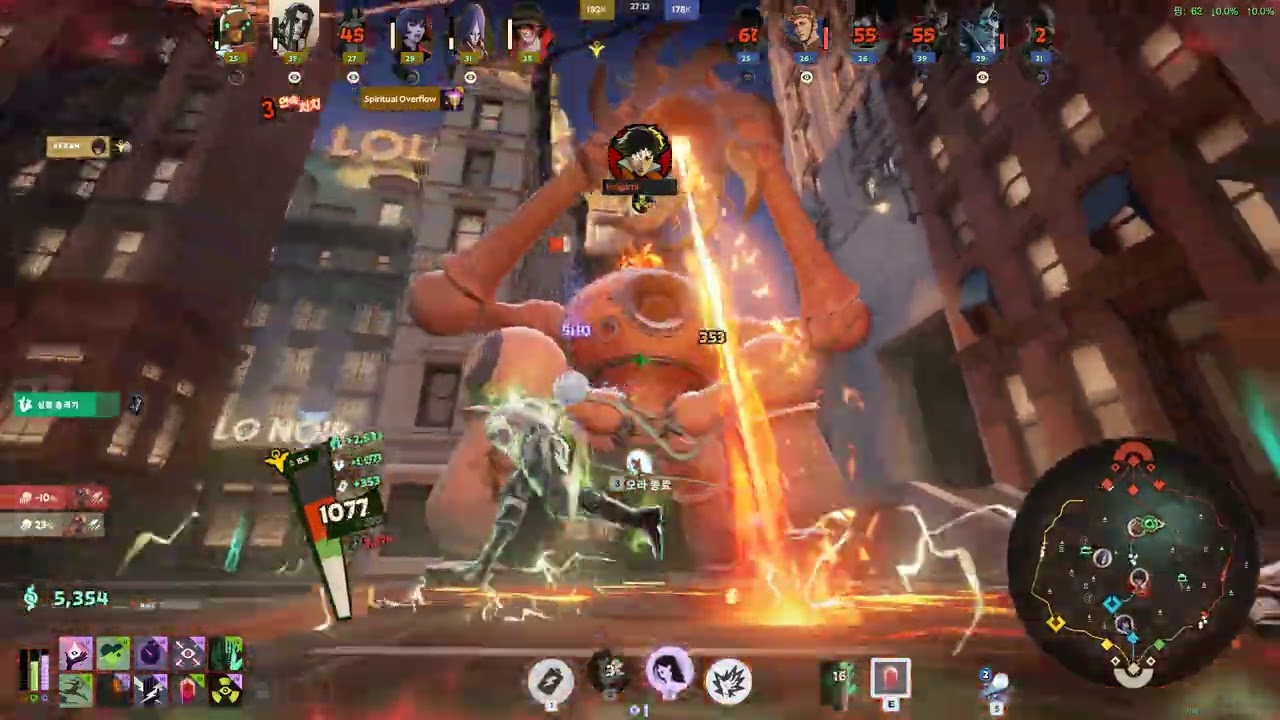Click the green sprinting figure item
Screen dimensions: 1280x720
click(x=76, y=689)
